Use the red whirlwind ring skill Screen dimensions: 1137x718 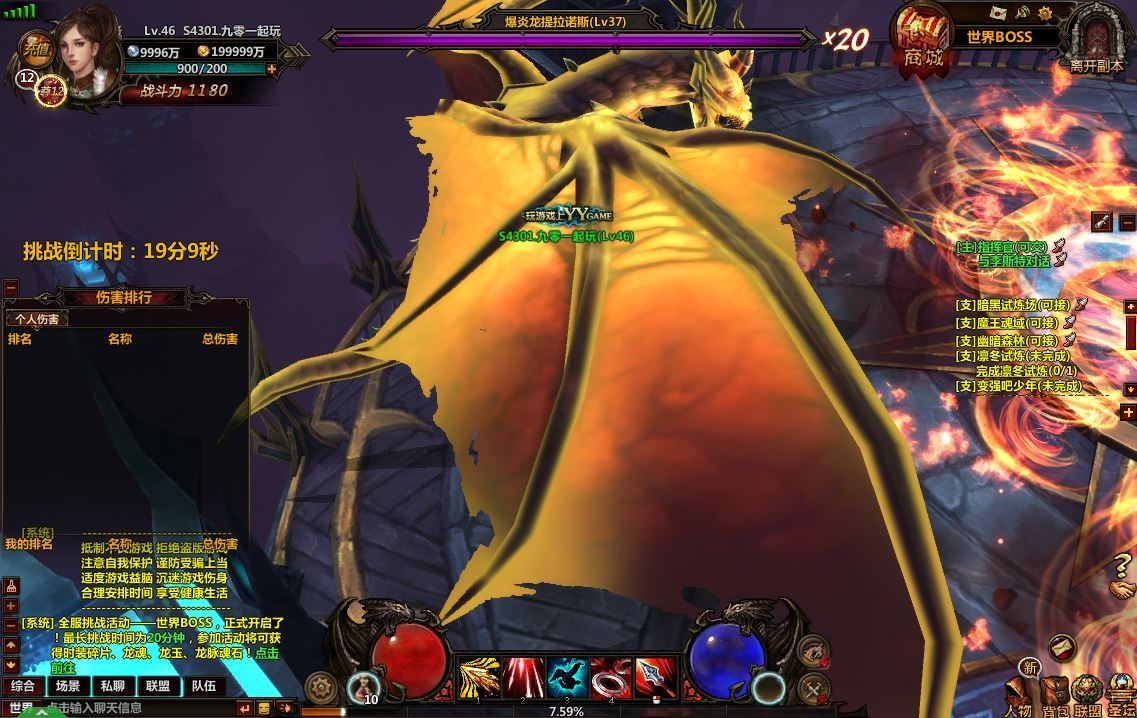tap(611, 677)
